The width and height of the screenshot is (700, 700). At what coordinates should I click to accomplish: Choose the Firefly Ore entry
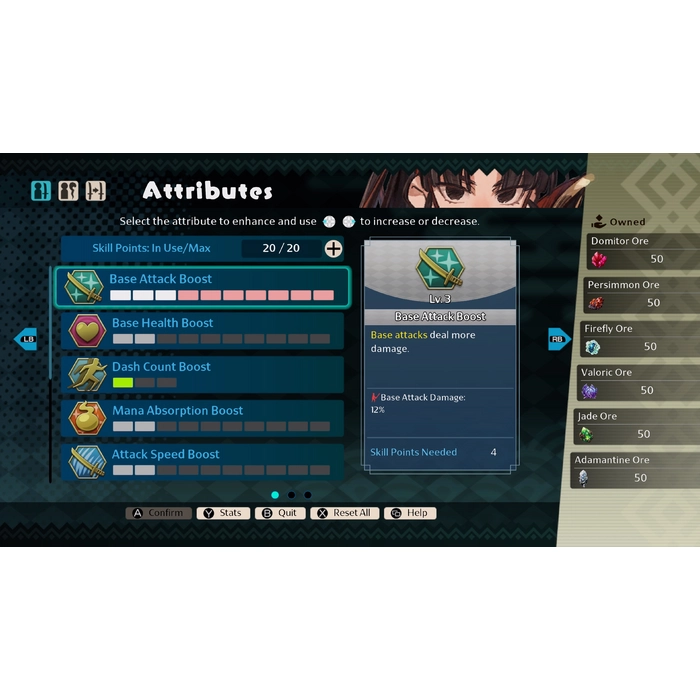coord(635,339)
